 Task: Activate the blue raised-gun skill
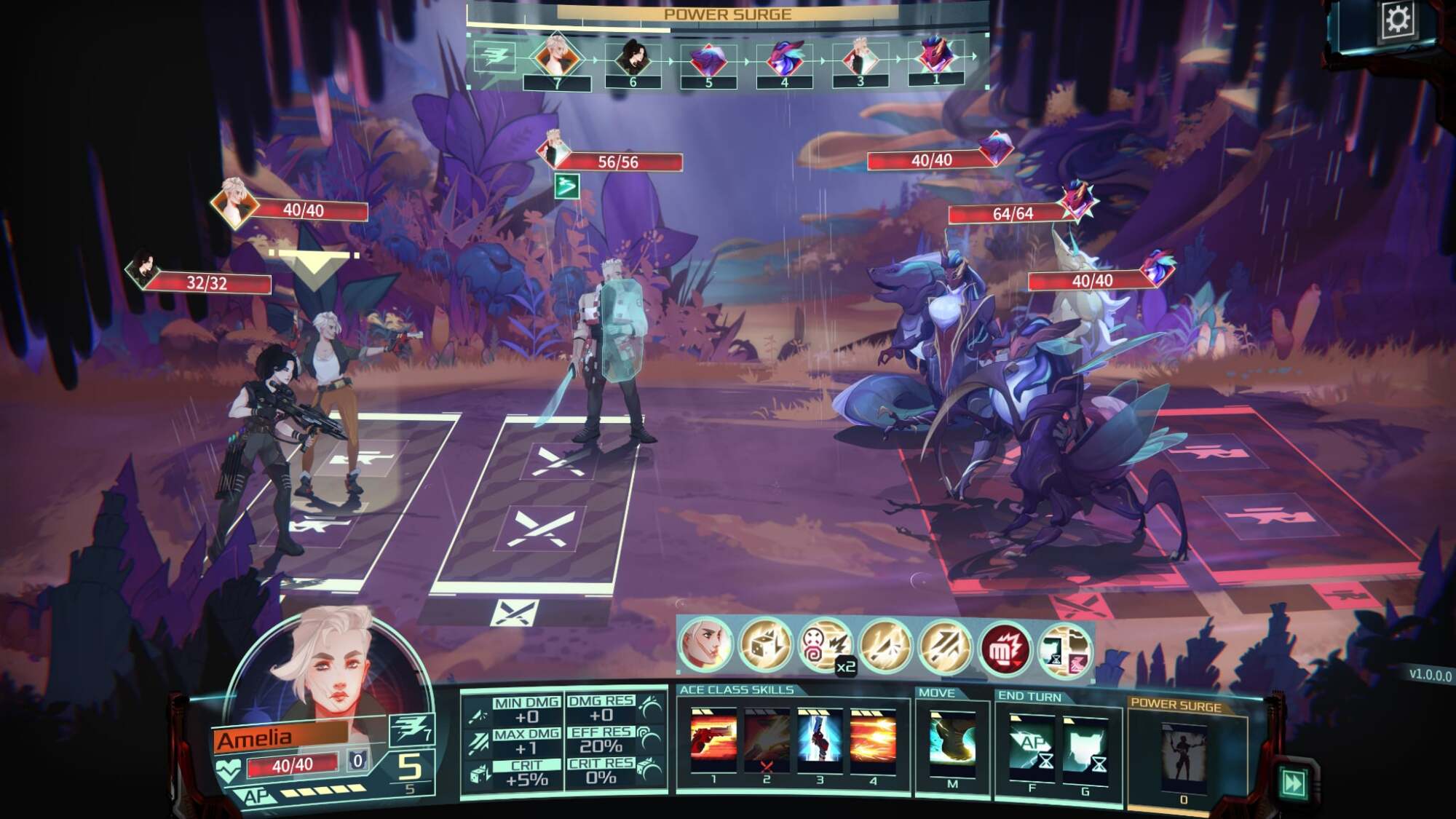(x=820, y=740)
